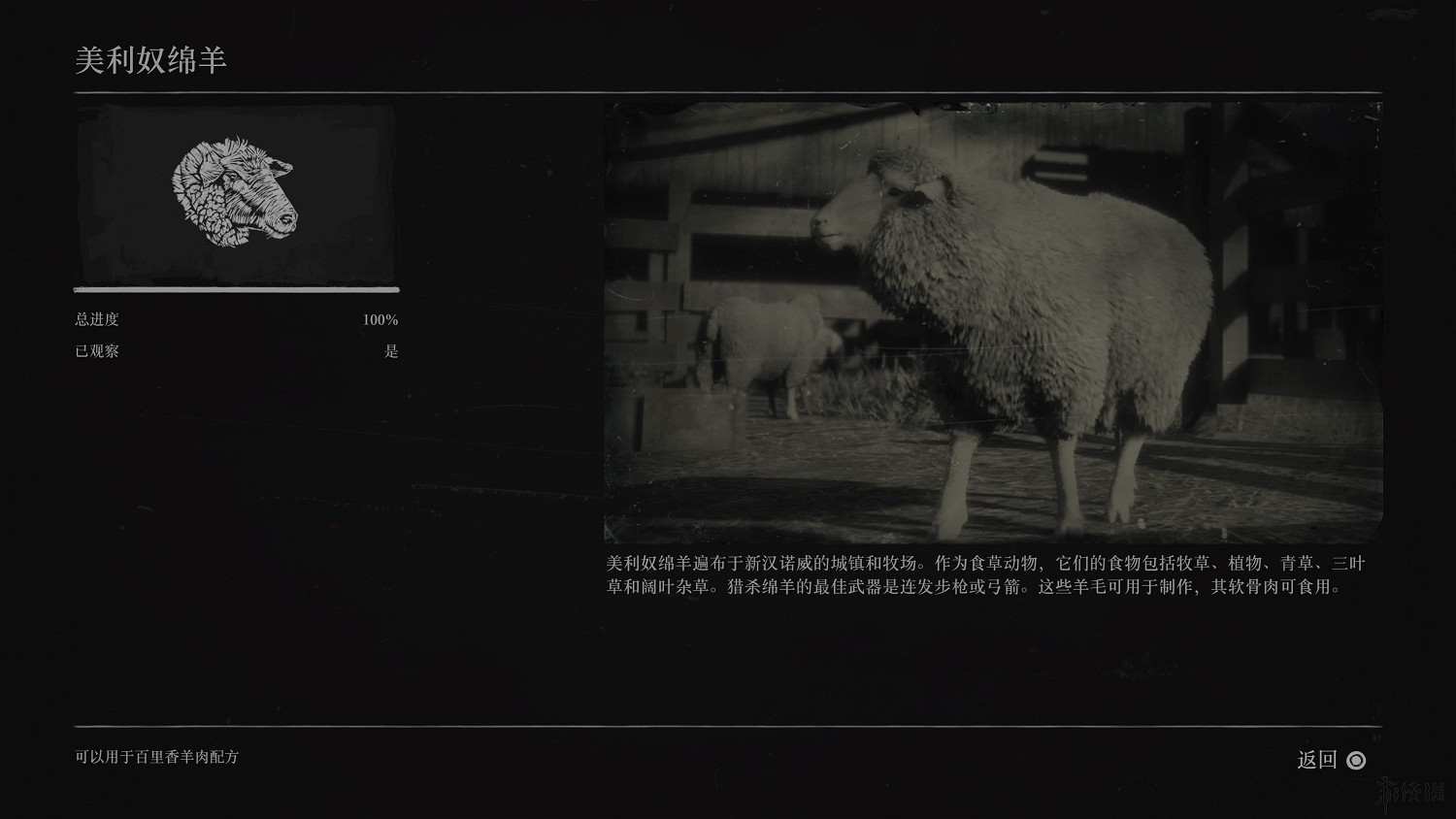Click the white progress bar

(x=236, y=289)
